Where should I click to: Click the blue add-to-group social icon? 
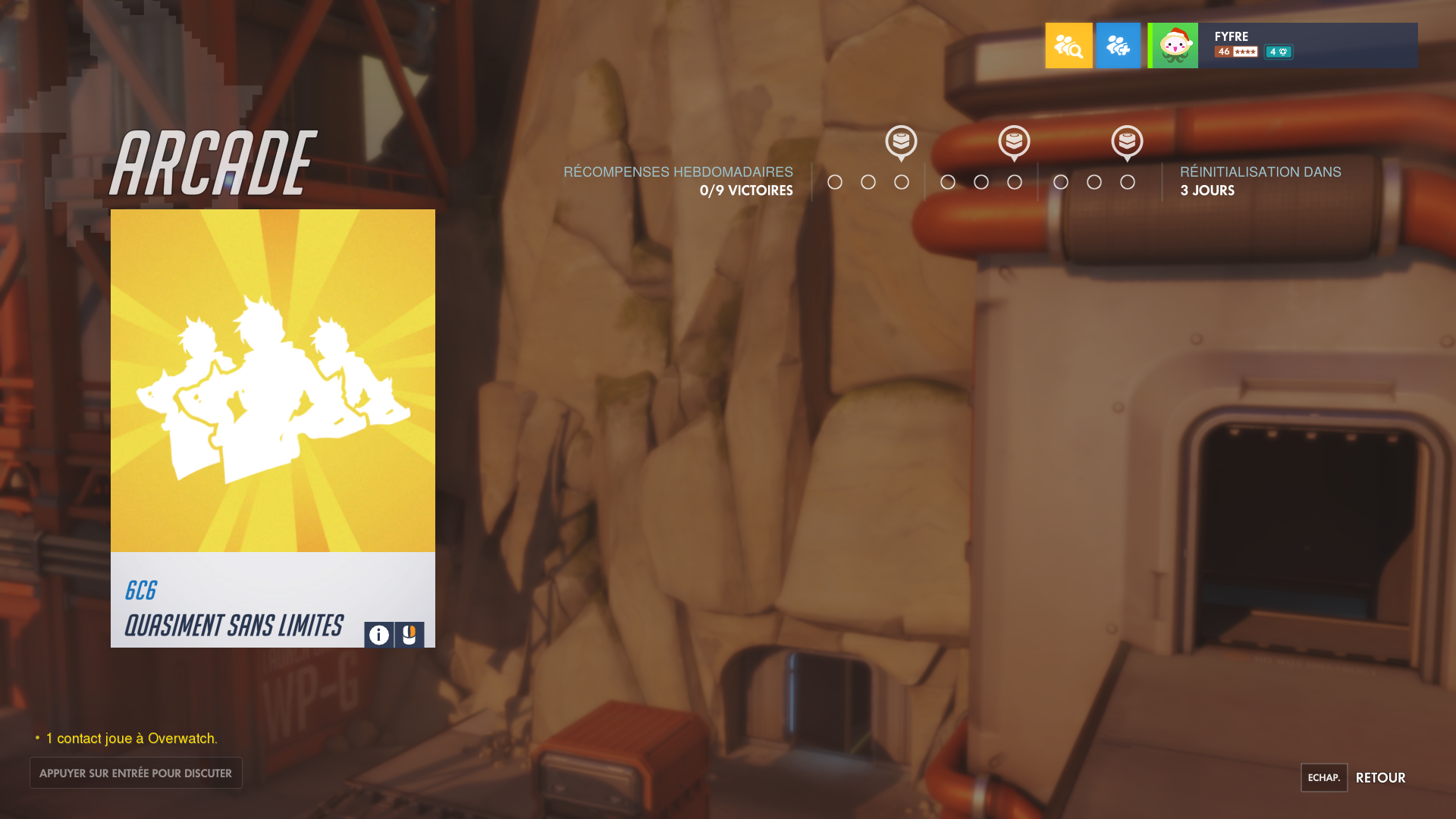coord(1119,45)
